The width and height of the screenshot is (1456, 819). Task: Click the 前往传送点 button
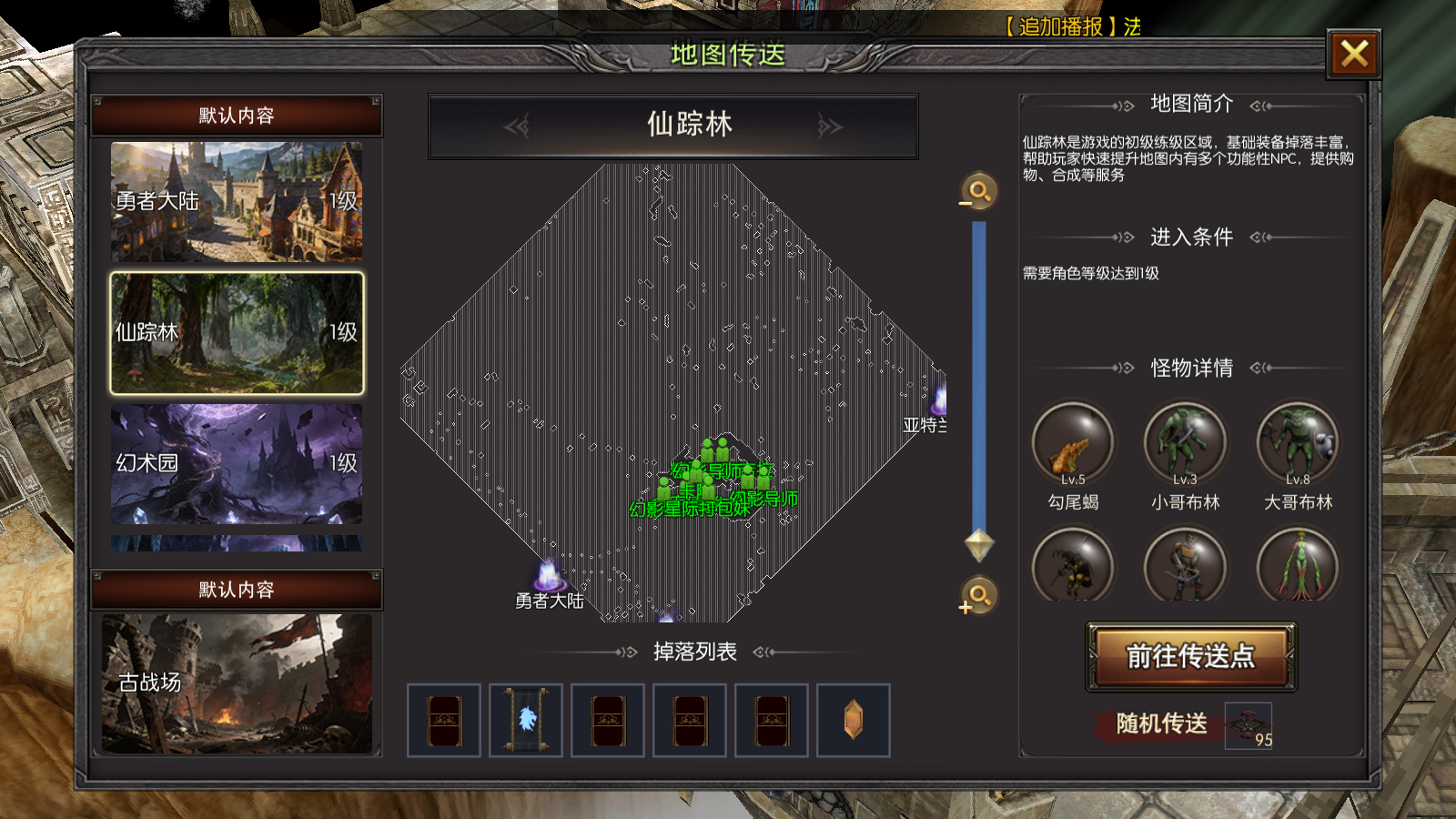[1190, 656]
